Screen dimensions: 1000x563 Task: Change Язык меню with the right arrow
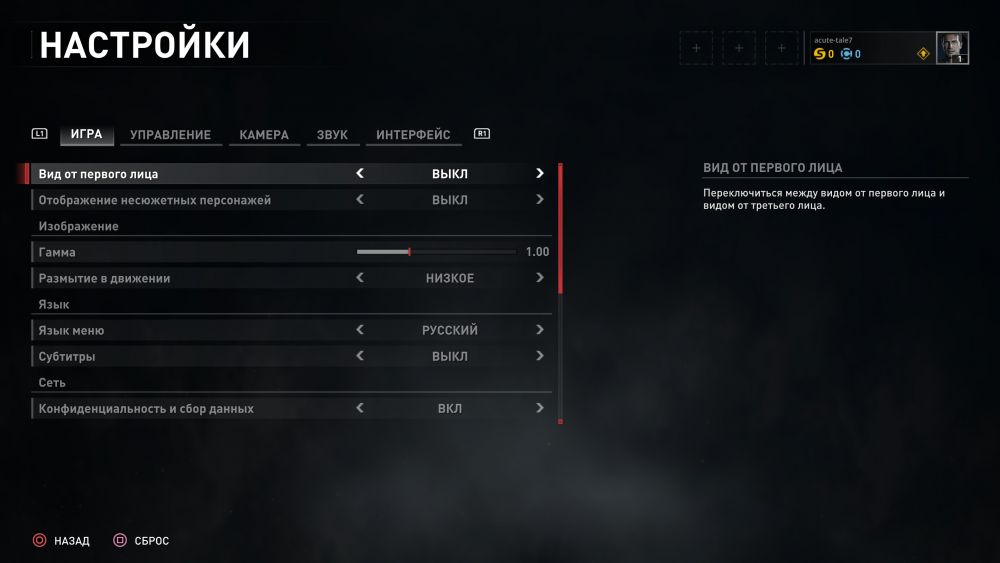(x=540, y=330)
